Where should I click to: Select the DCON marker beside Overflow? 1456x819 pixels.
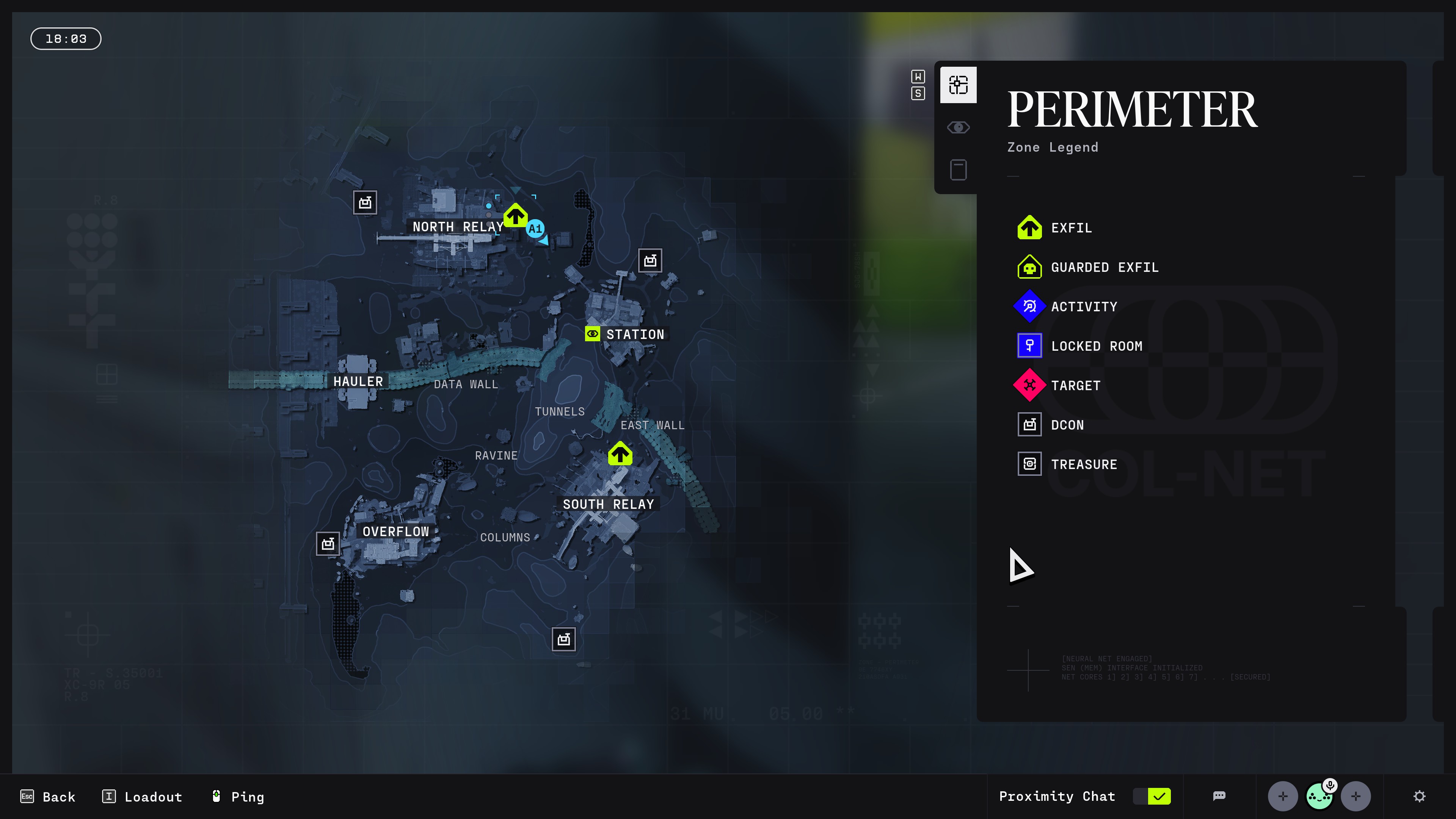pyautogui.click(x=328, y=544)
